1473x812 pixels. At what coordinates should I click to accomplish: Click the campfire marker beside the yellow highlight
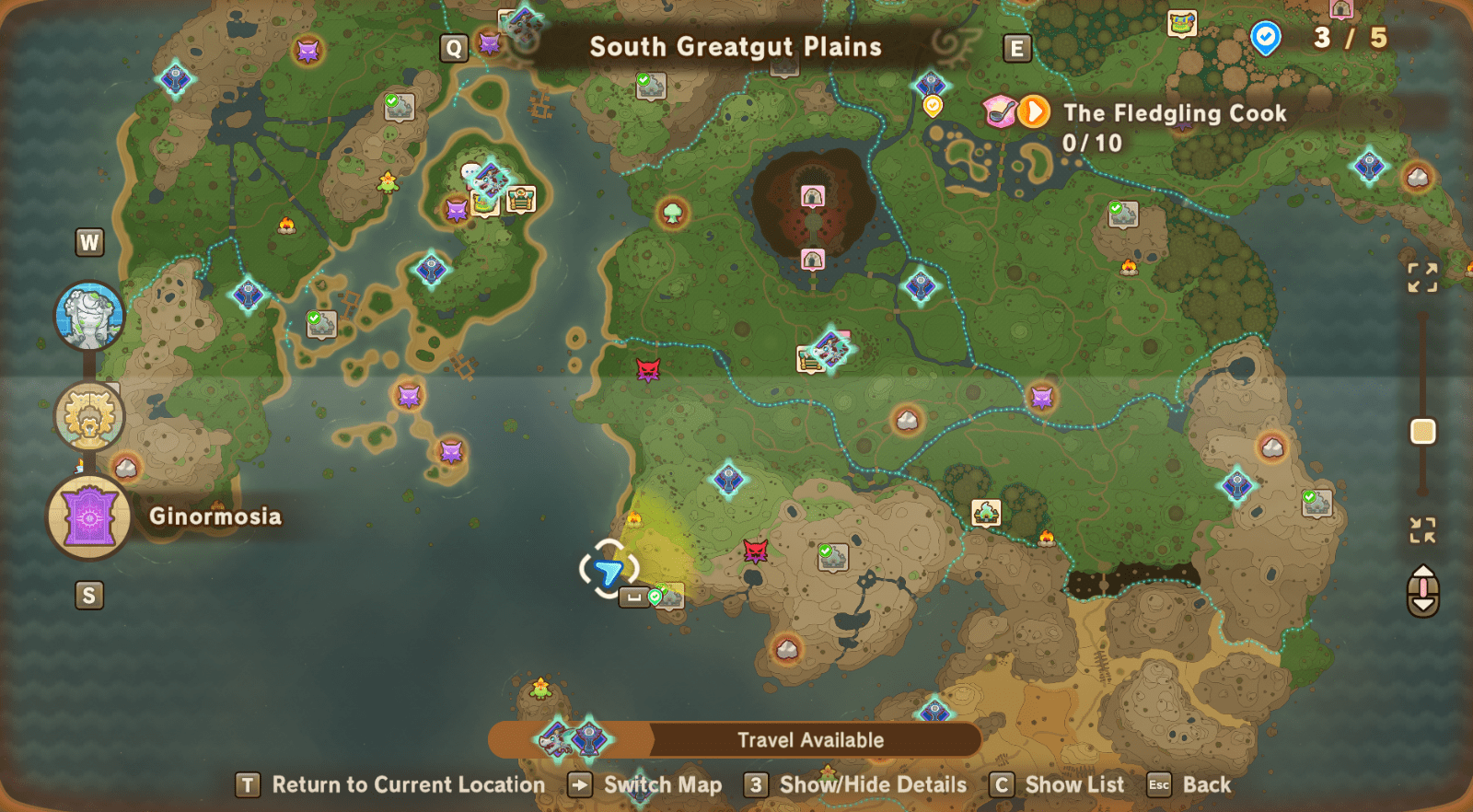(634, 517)
